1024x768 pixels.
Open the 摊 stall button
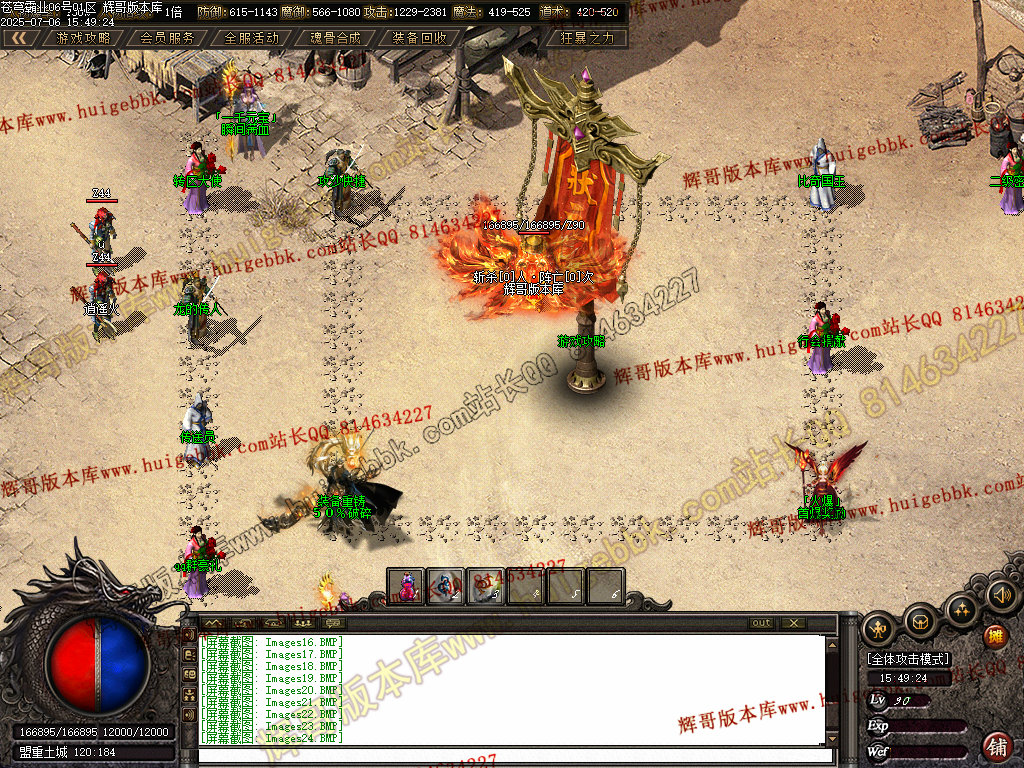pyautogui.click(x=995, y=636)
